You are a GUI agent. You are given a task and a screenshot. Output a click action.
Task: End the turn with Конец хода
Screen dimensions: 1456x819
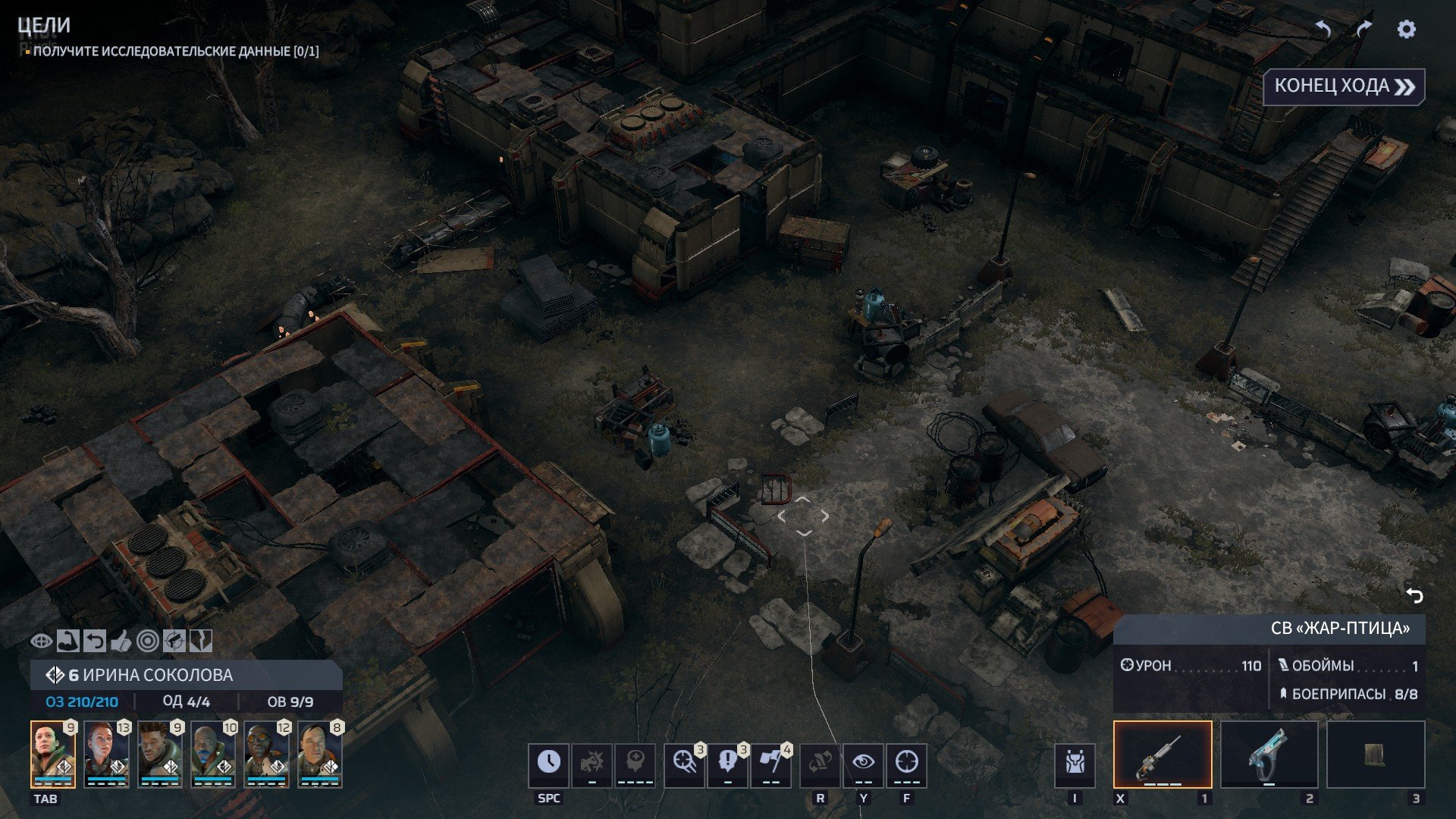point(1344,86)
